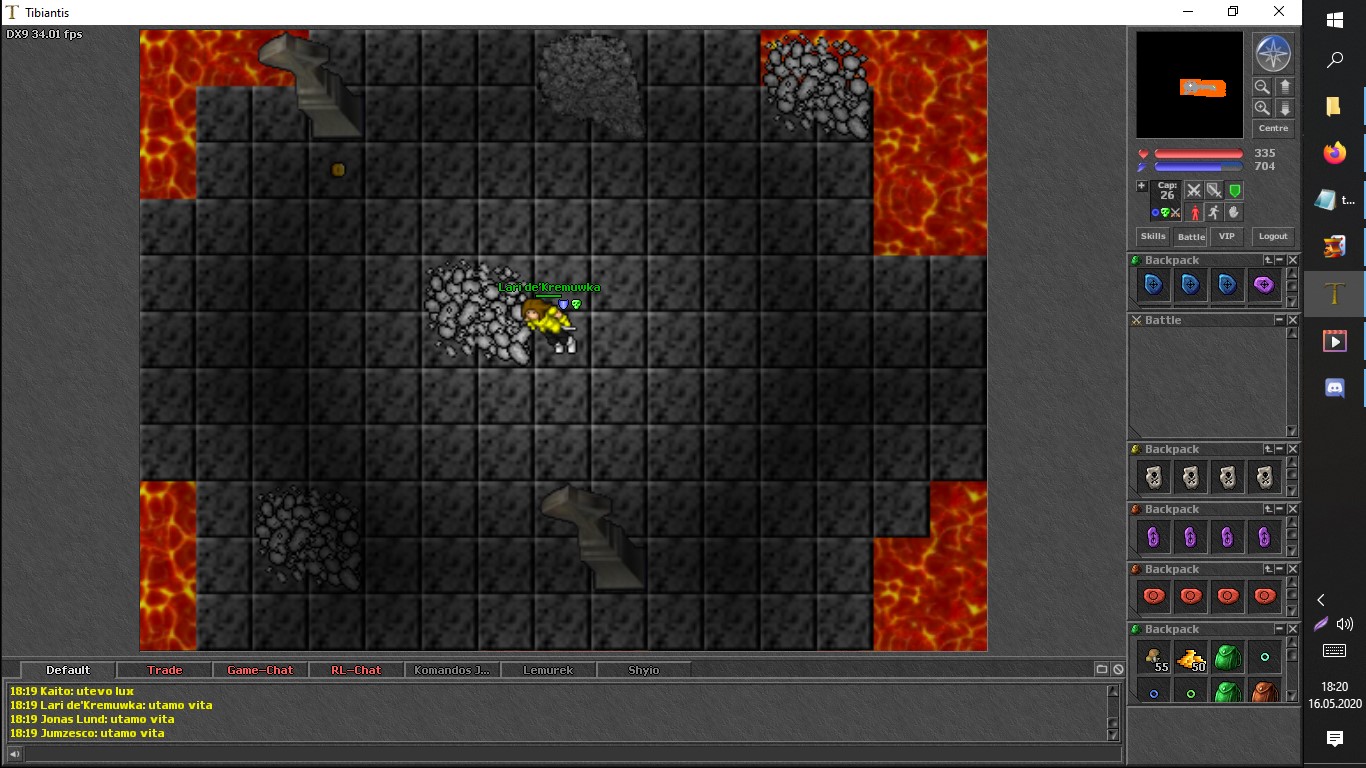
Task: Select the purple rune in top backpack
Action: click(x=1264, y=285)
